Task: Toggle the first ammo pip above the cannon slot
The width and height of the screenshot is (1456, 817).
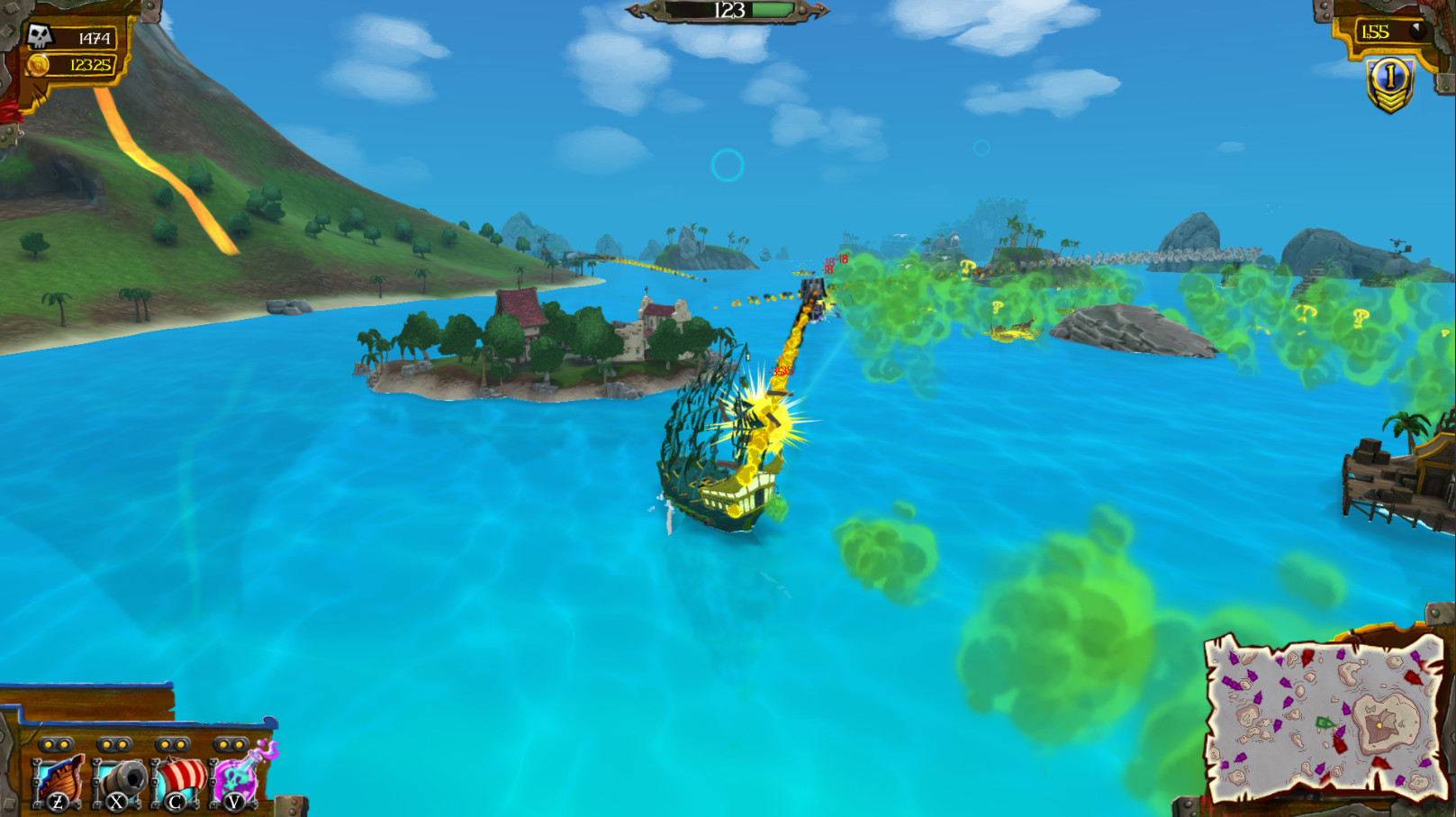Action: [106, 744]
